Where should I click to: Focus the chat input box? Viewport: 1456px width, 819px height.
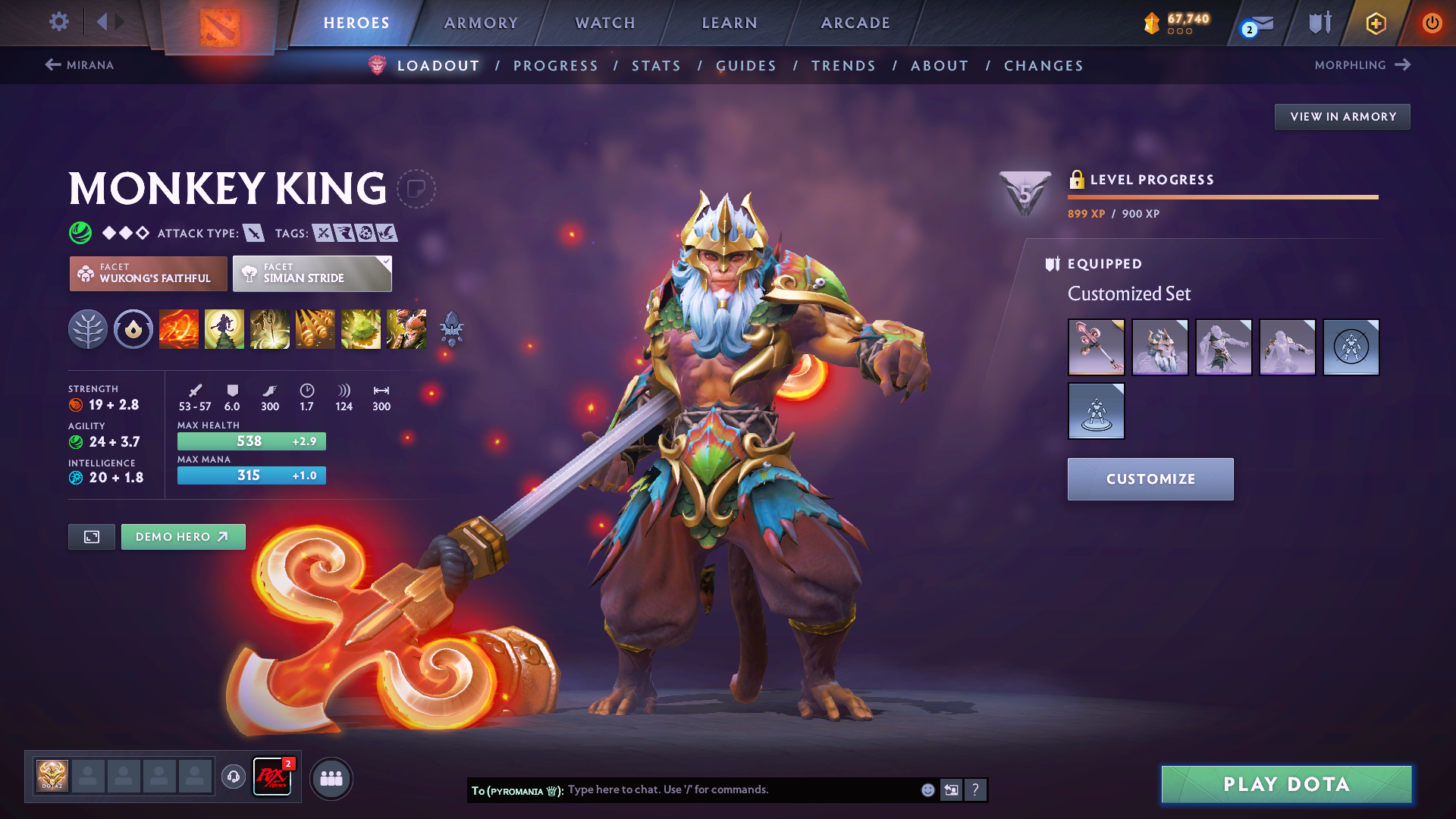click(739, 790)
